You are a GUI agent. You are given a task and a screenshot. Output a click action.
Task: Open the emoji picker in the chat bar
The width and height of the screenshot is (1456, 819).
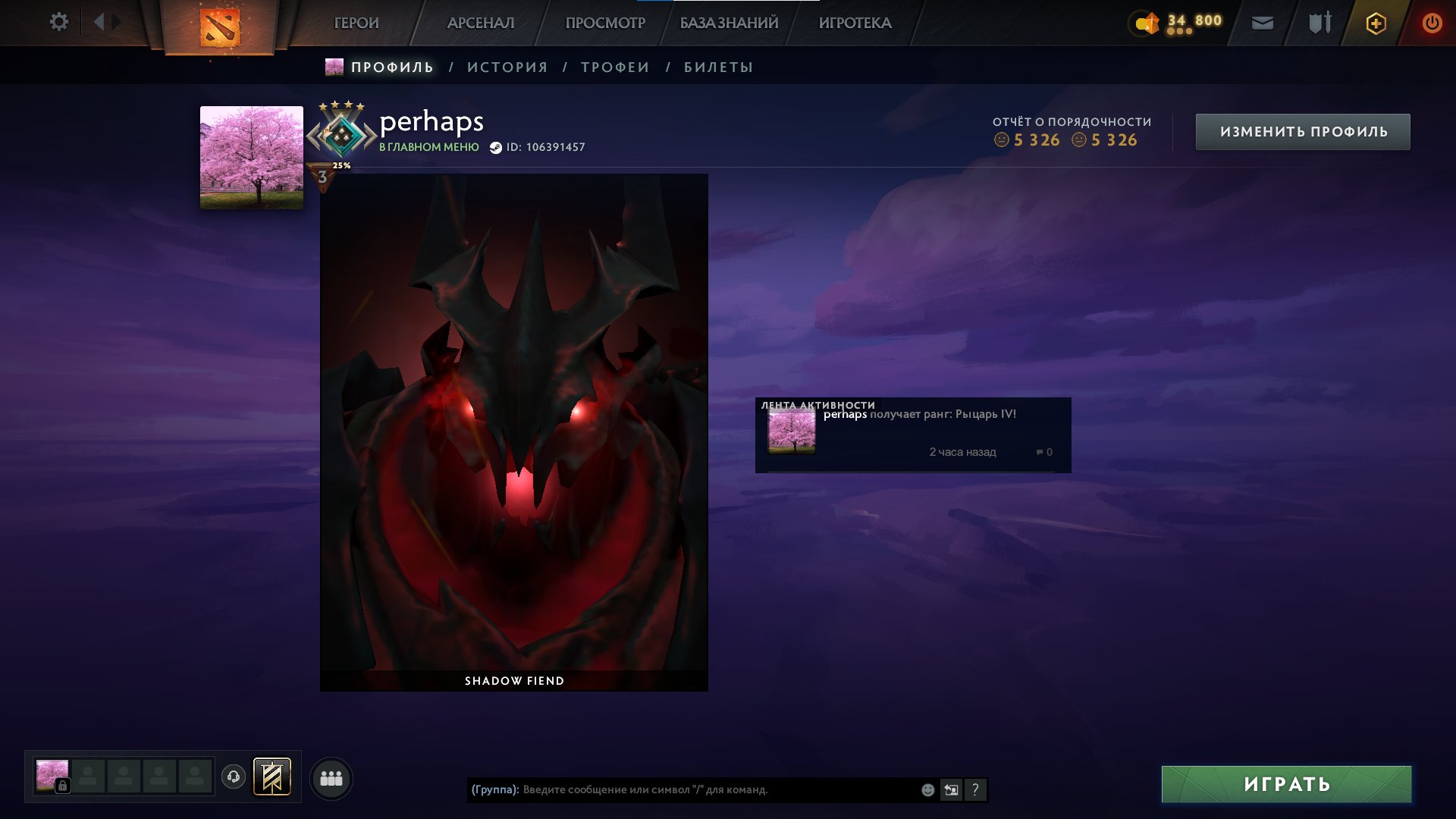927,789
